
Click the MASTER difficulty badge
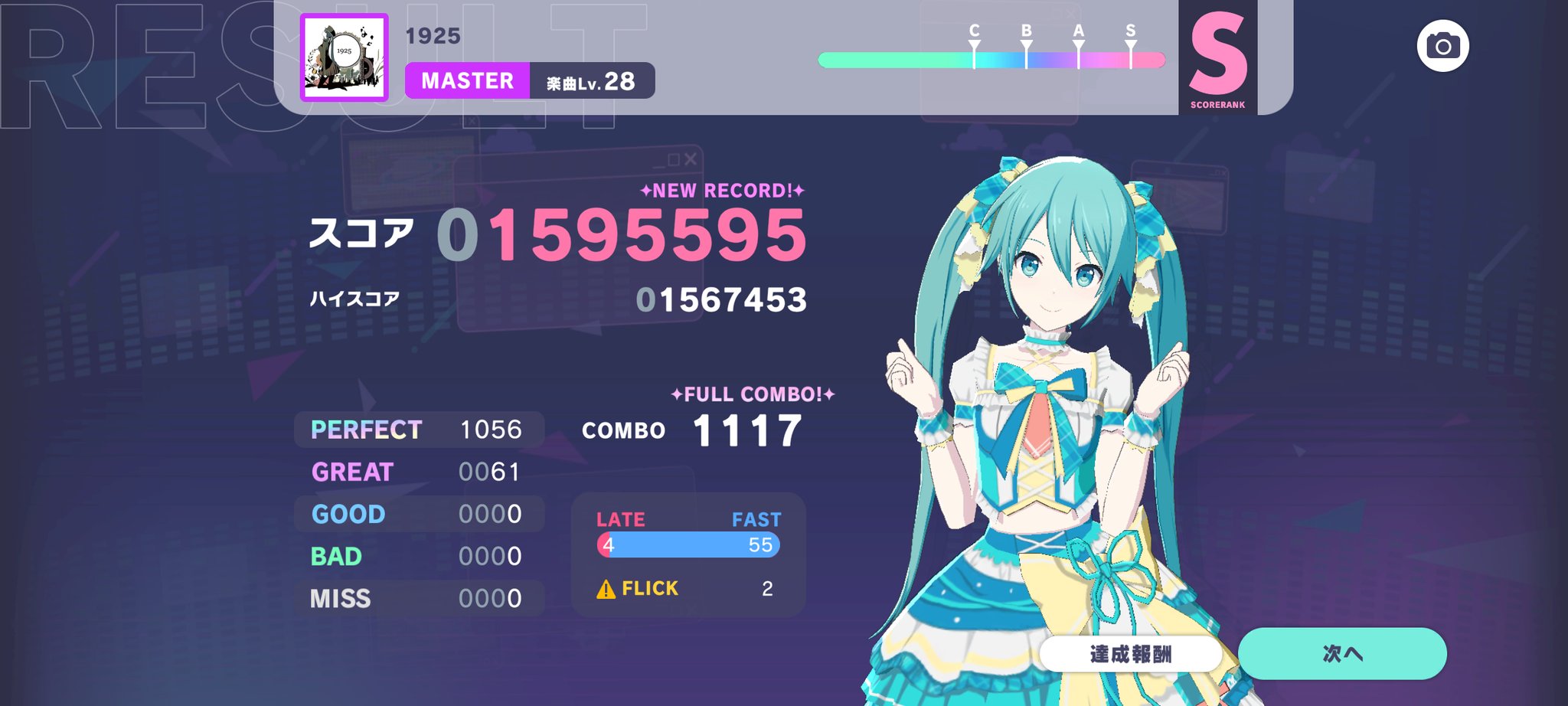(466, 81)
